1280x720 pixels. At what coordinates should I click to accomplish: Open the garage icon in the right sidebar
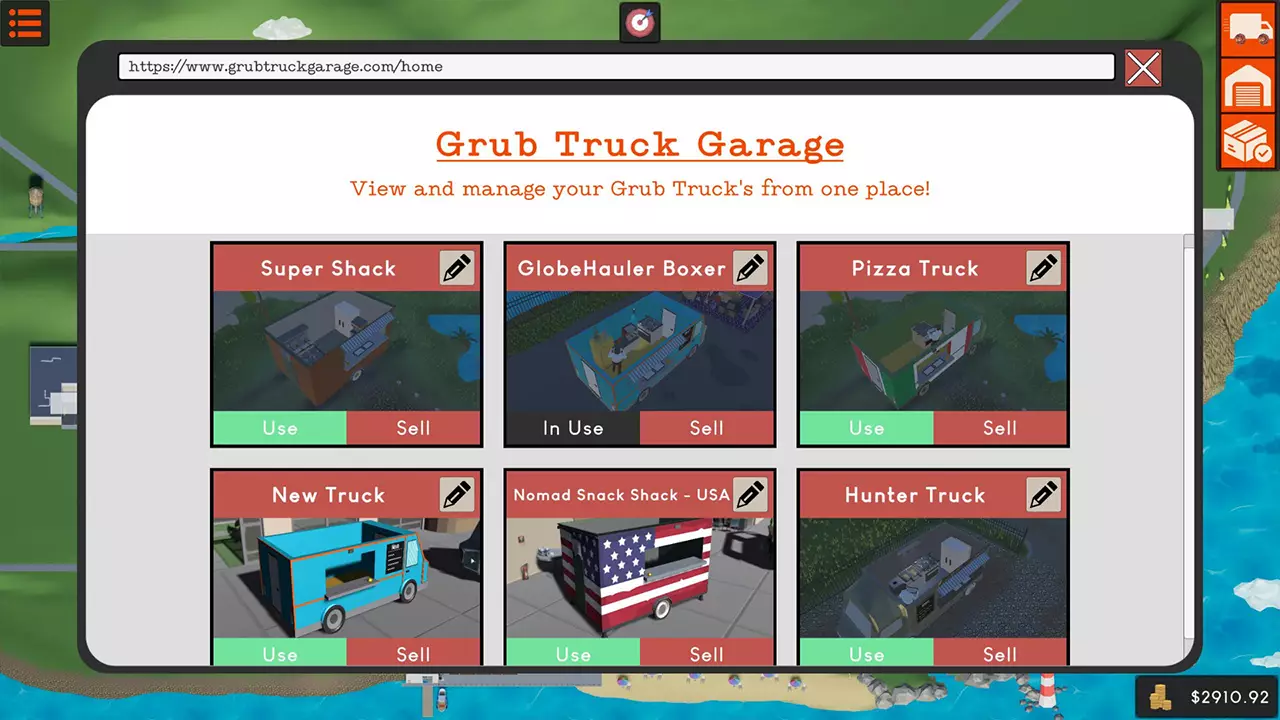click(x=1246, y=86)
